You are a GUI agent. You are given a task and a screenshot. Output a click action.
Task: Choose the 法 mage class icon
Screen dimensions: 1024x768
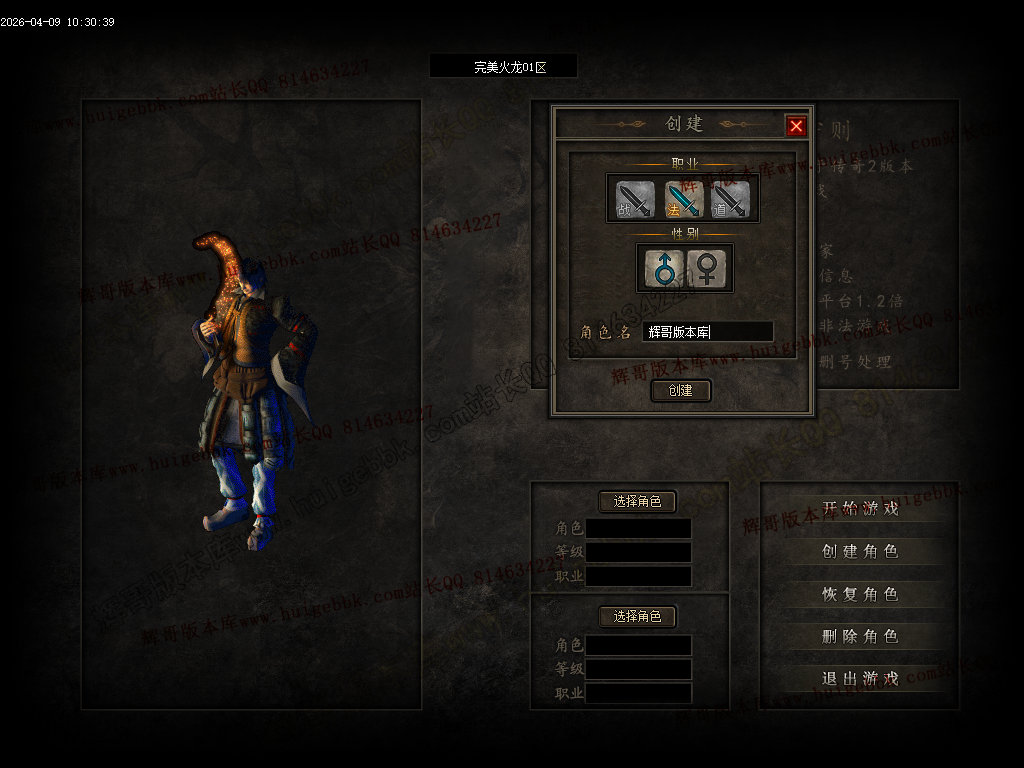[682, 200]
